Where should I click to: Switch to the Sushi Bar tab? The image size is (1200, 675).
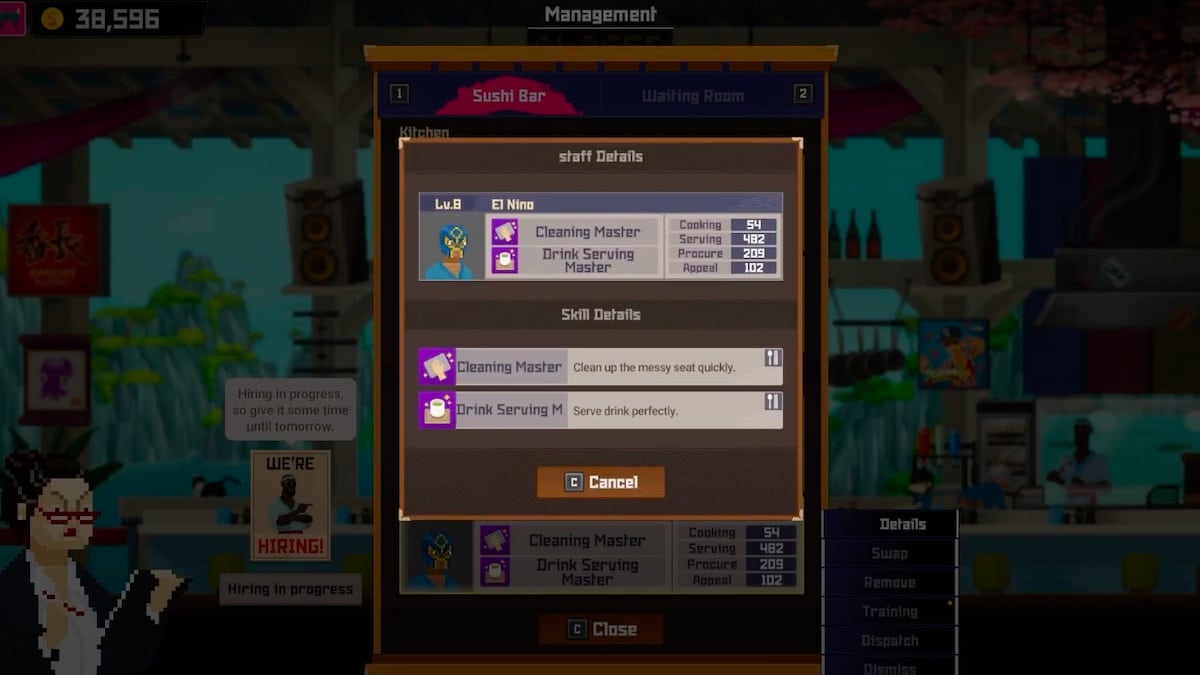(509, 96)
